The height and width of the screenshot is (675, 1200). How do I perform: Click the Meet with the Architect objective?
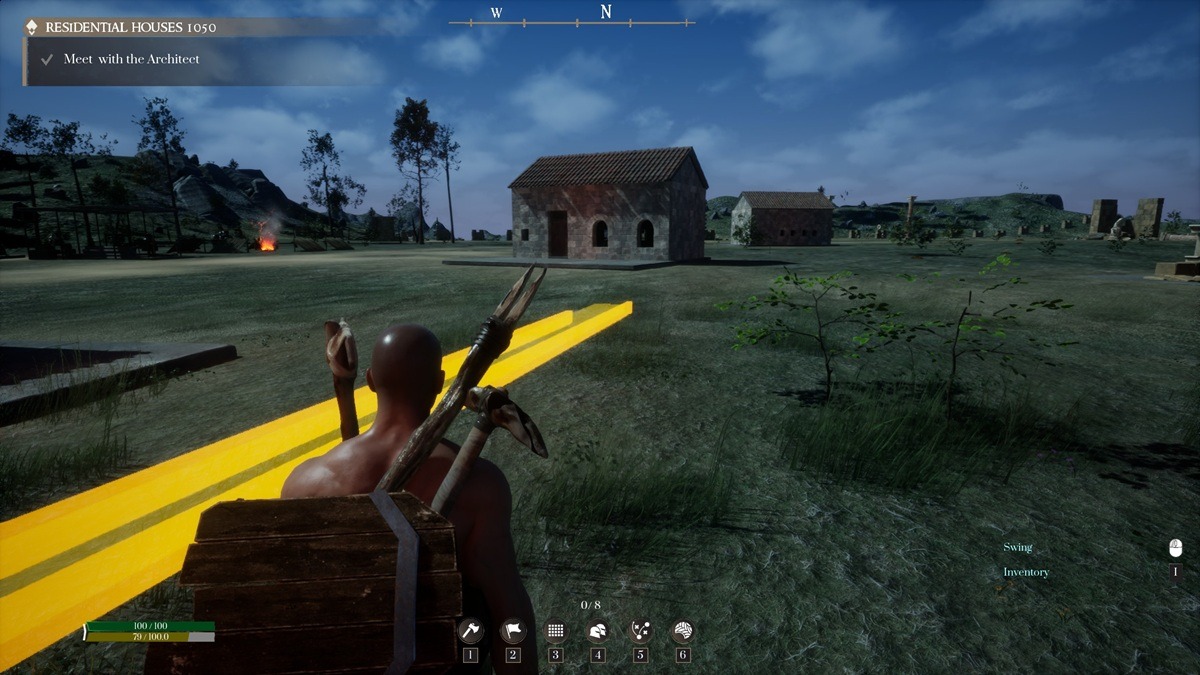tap(131, 59)
